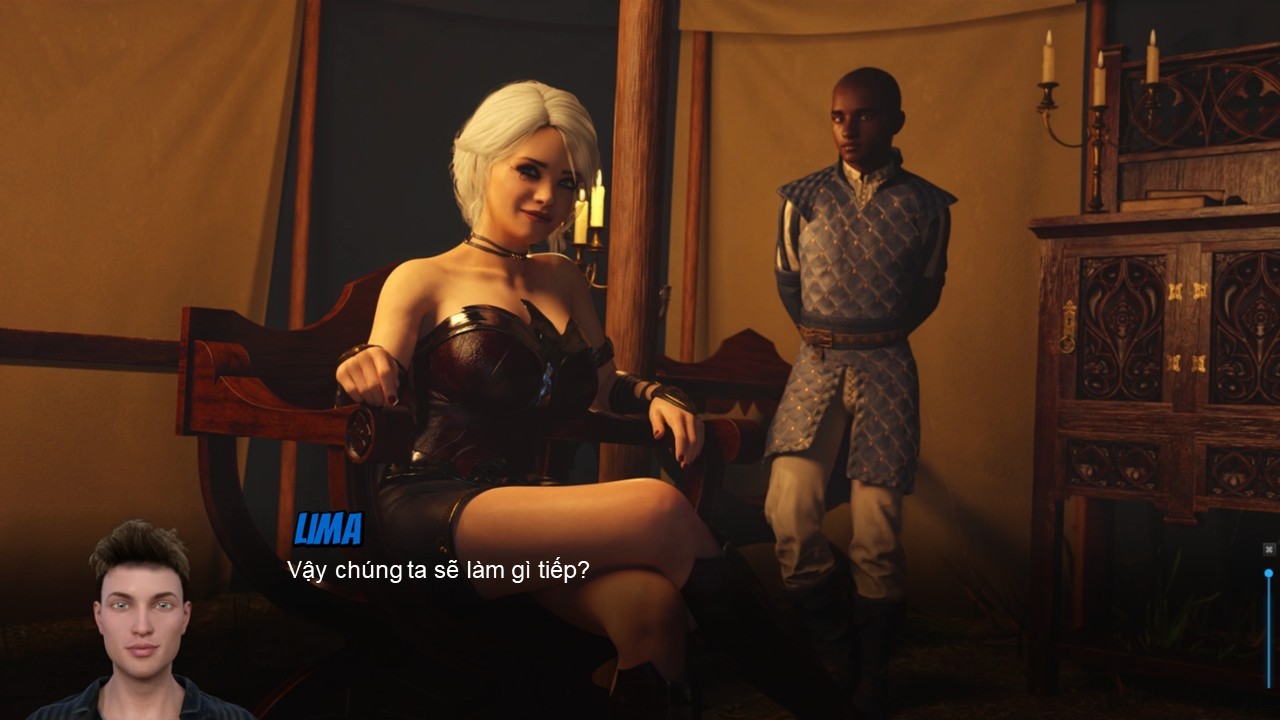The image size is (1280, 720).
Task: Click the blue vertical slider handle
Action: tap(1269, 573)
